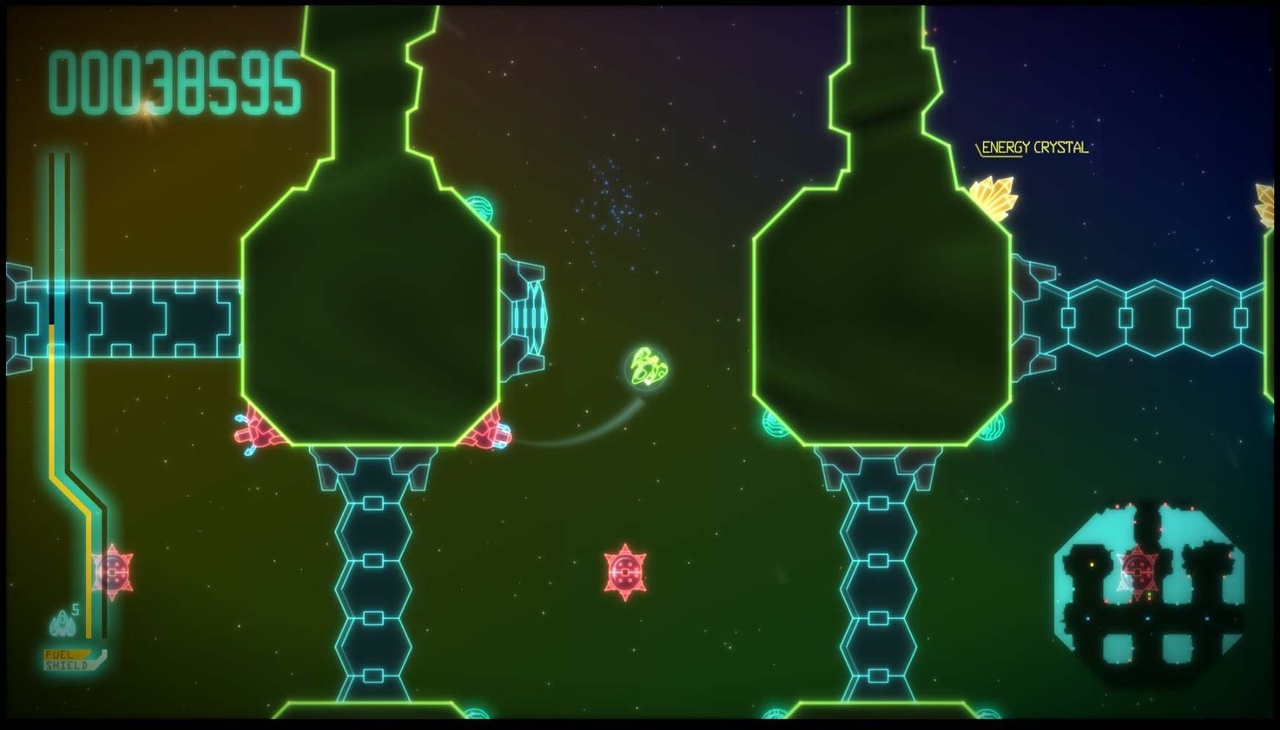The height and width of the screenshot is (730, 1280).
Task: Target the red mine near the fuel gauge
Action: tap(112, 573)
